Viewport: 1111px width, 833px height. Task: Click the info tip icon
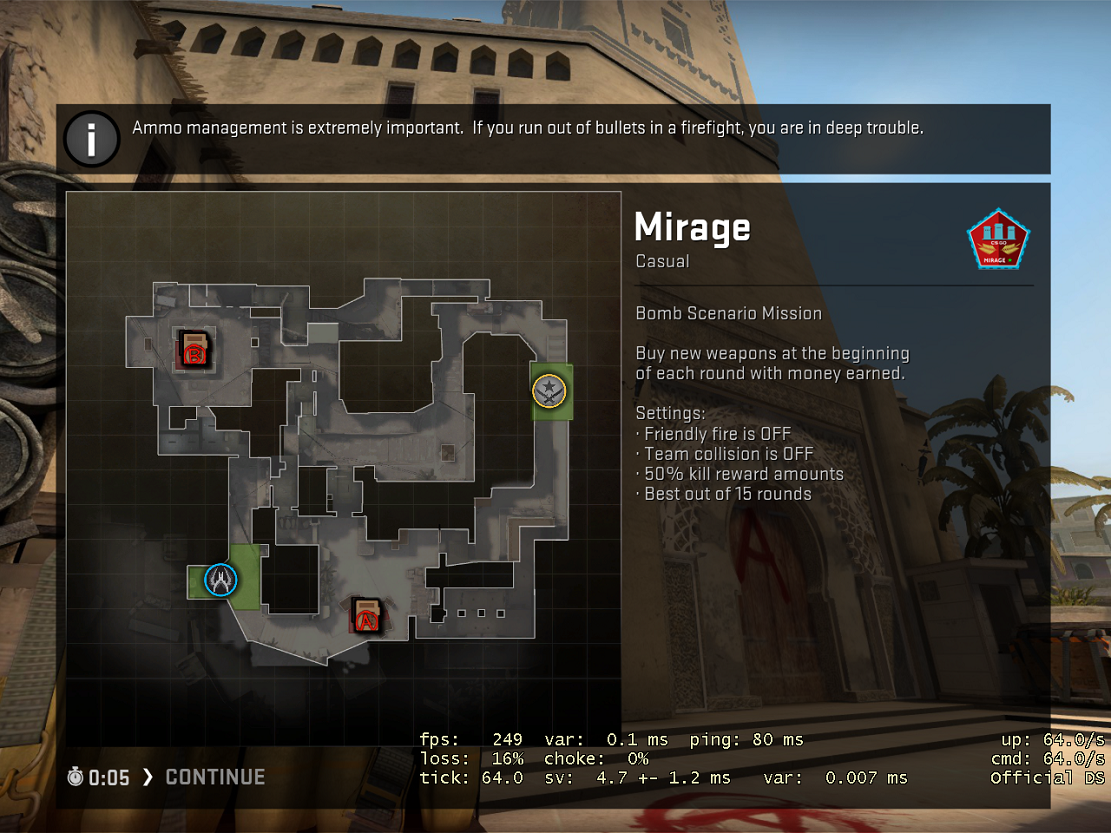coord(92,140)
